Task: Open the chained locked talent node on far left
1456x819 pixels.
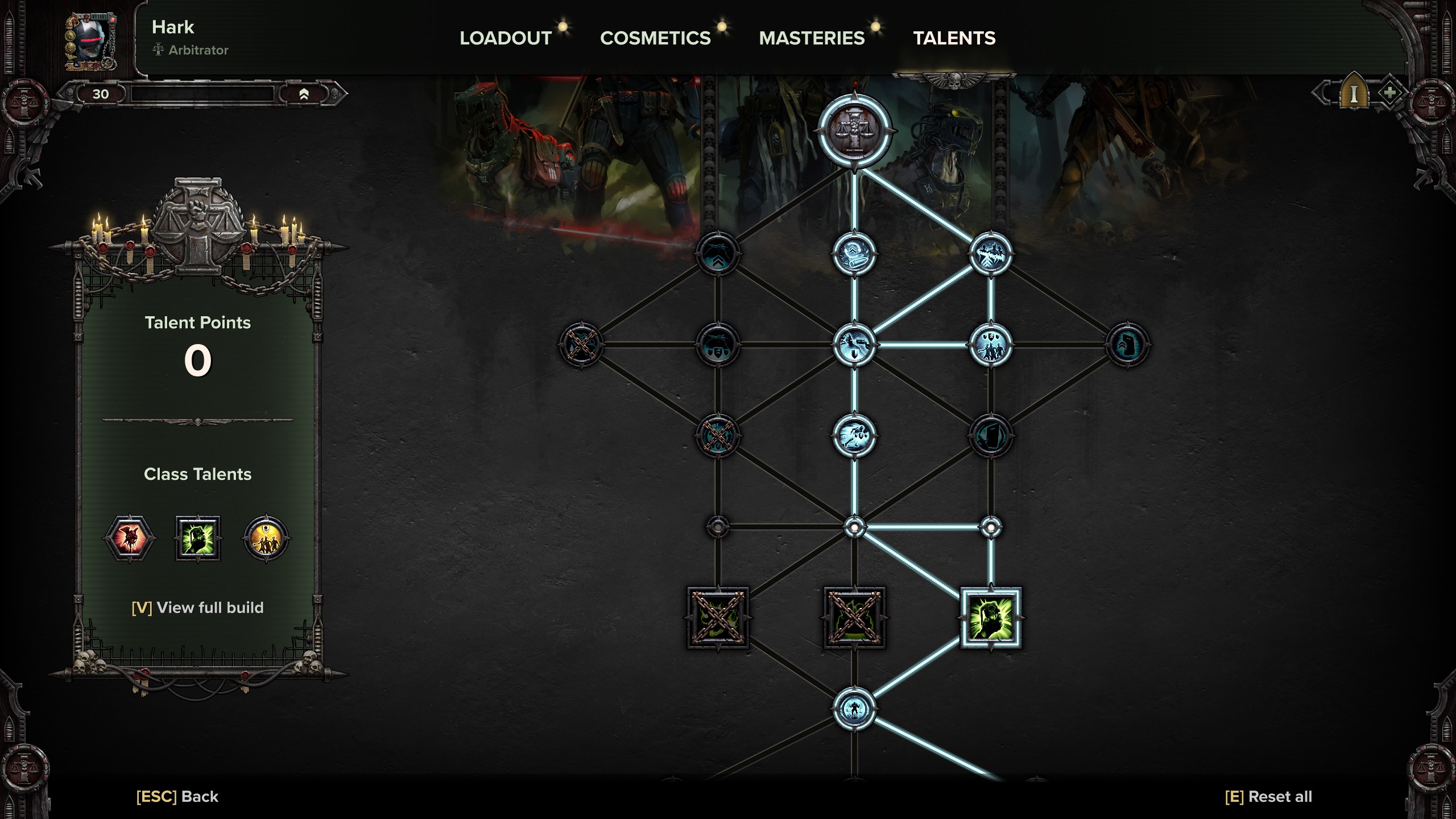Action: tap(580, 345)
